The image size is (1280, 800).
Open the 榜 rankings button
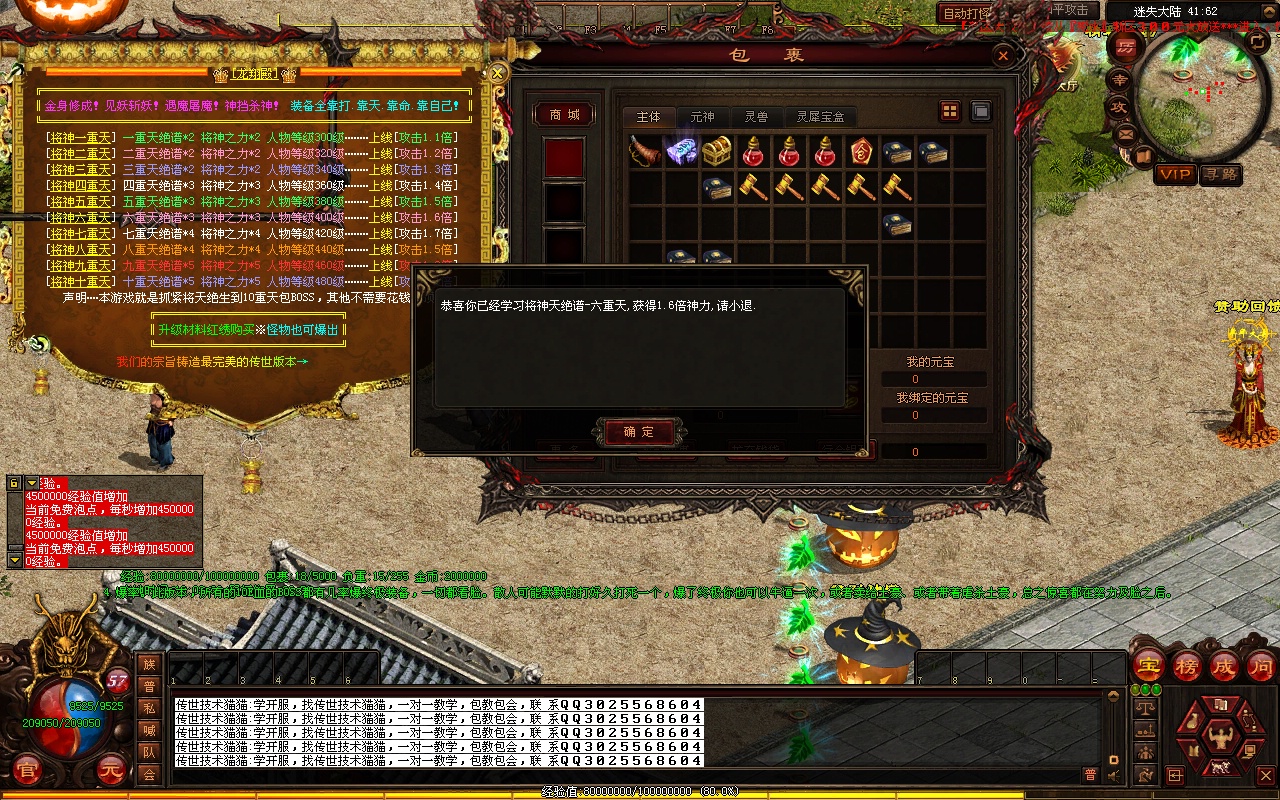[x=1187, y=665]
